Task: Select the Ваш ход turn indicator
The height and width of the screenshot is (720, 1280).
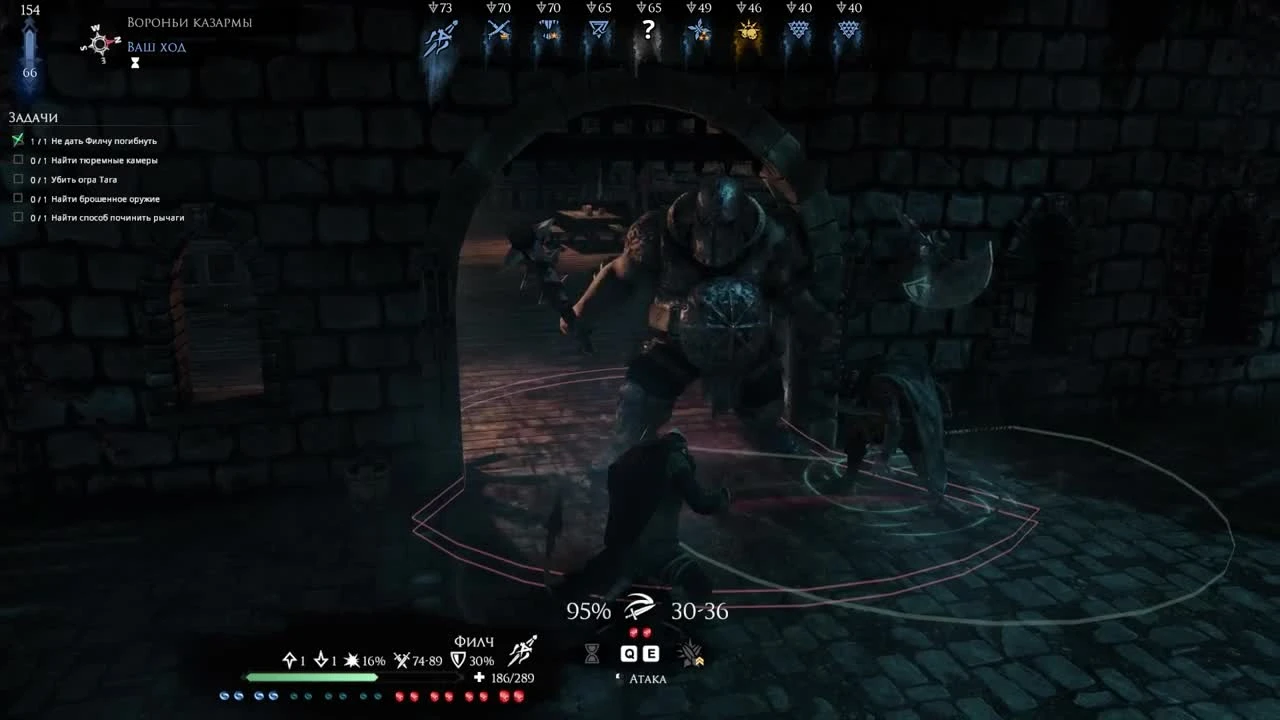Action: (158, 46)
